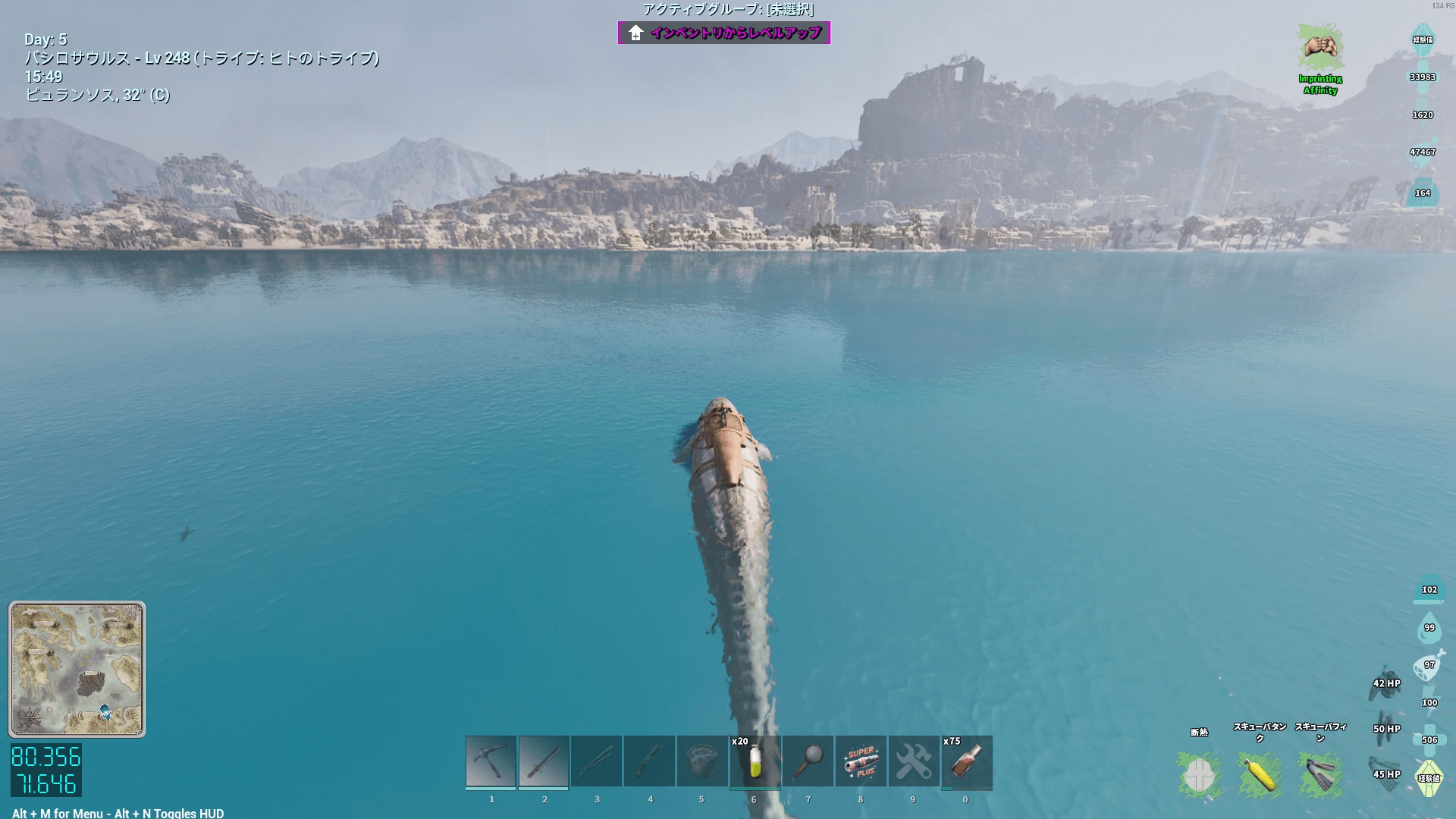The height and width of the screenshot is (819, 1456).
Task: Equip the magnifying glass hotbar item
Action: pos(808,761)
